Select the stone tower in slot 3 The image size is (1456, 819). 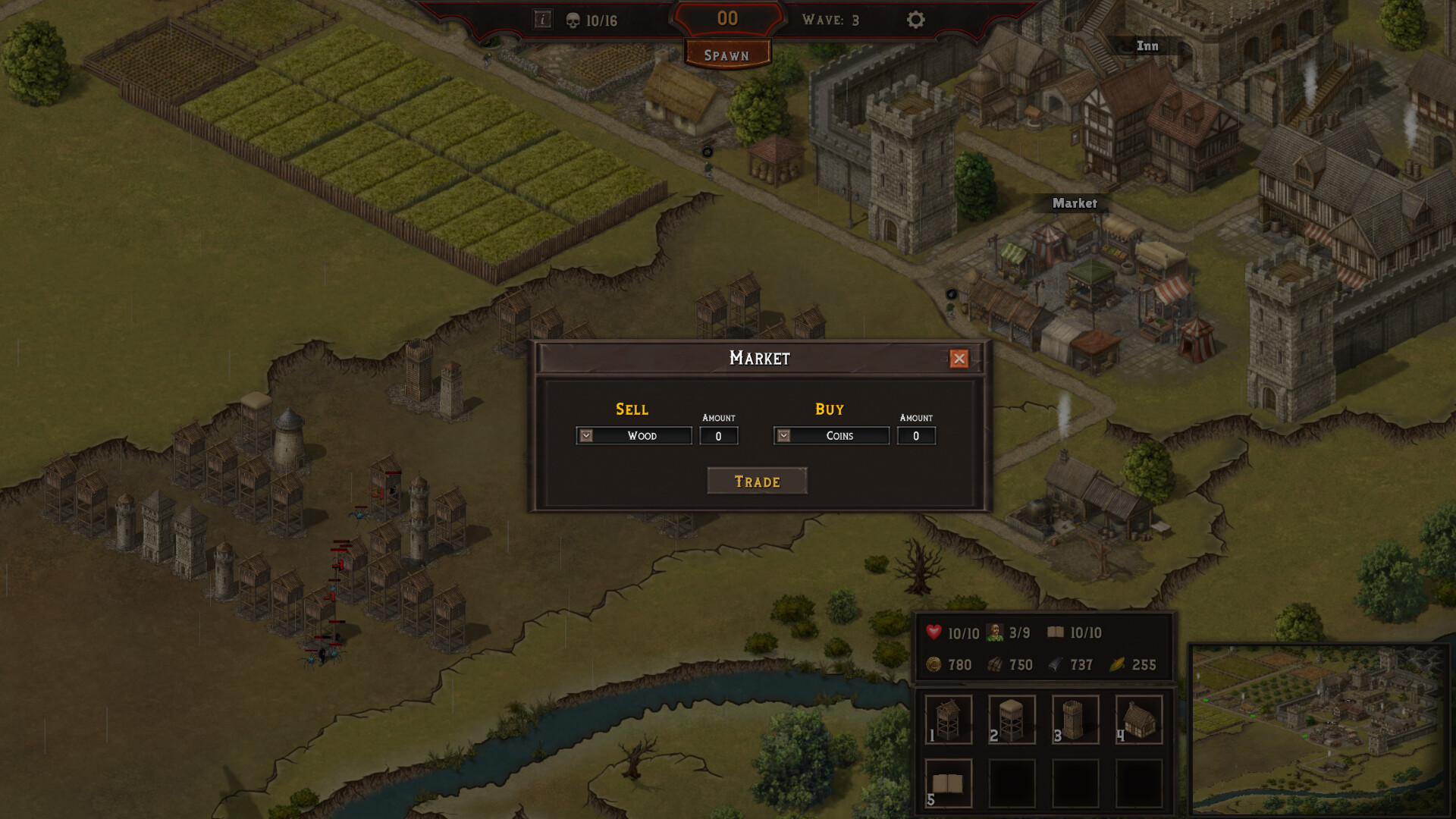click(1075, 720)
